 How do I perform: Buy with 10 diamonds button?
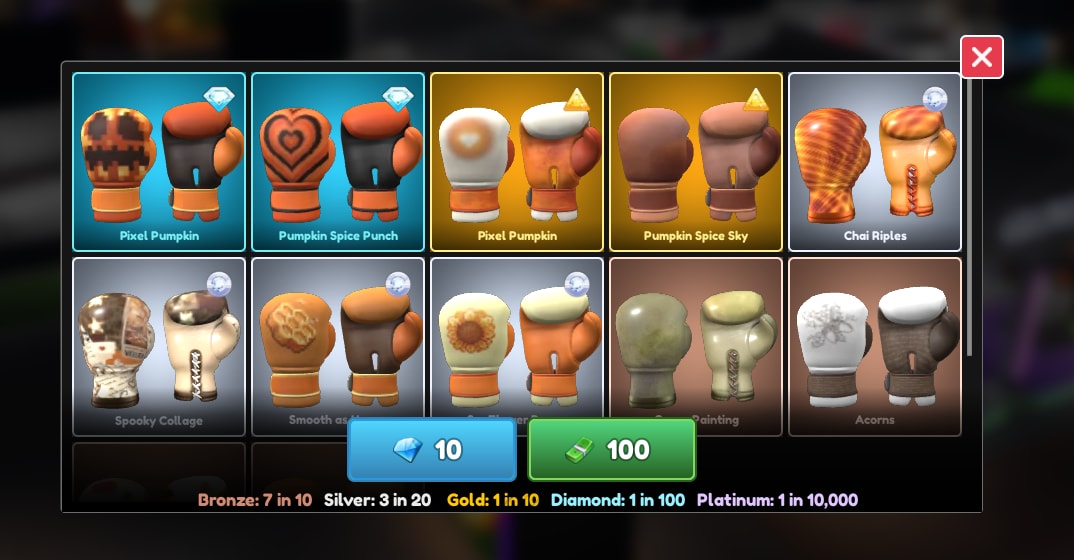(x=431, y=450)
